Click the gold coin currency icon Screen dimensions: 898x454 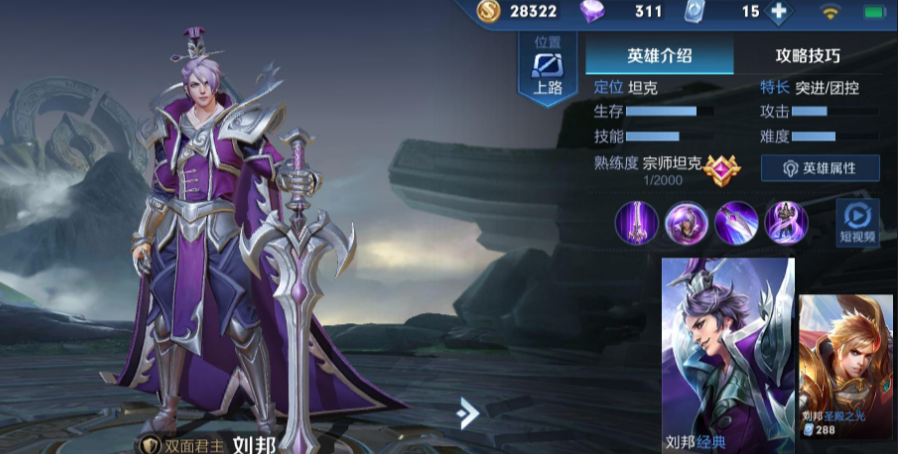click(487, 12)
